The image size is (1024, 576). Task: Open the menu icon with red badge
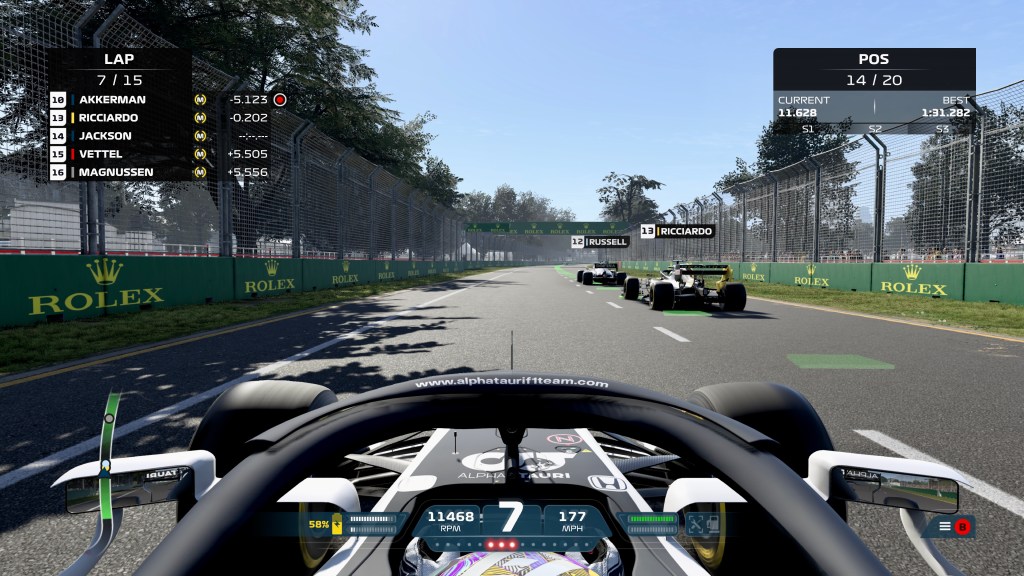tap(953, 526)
